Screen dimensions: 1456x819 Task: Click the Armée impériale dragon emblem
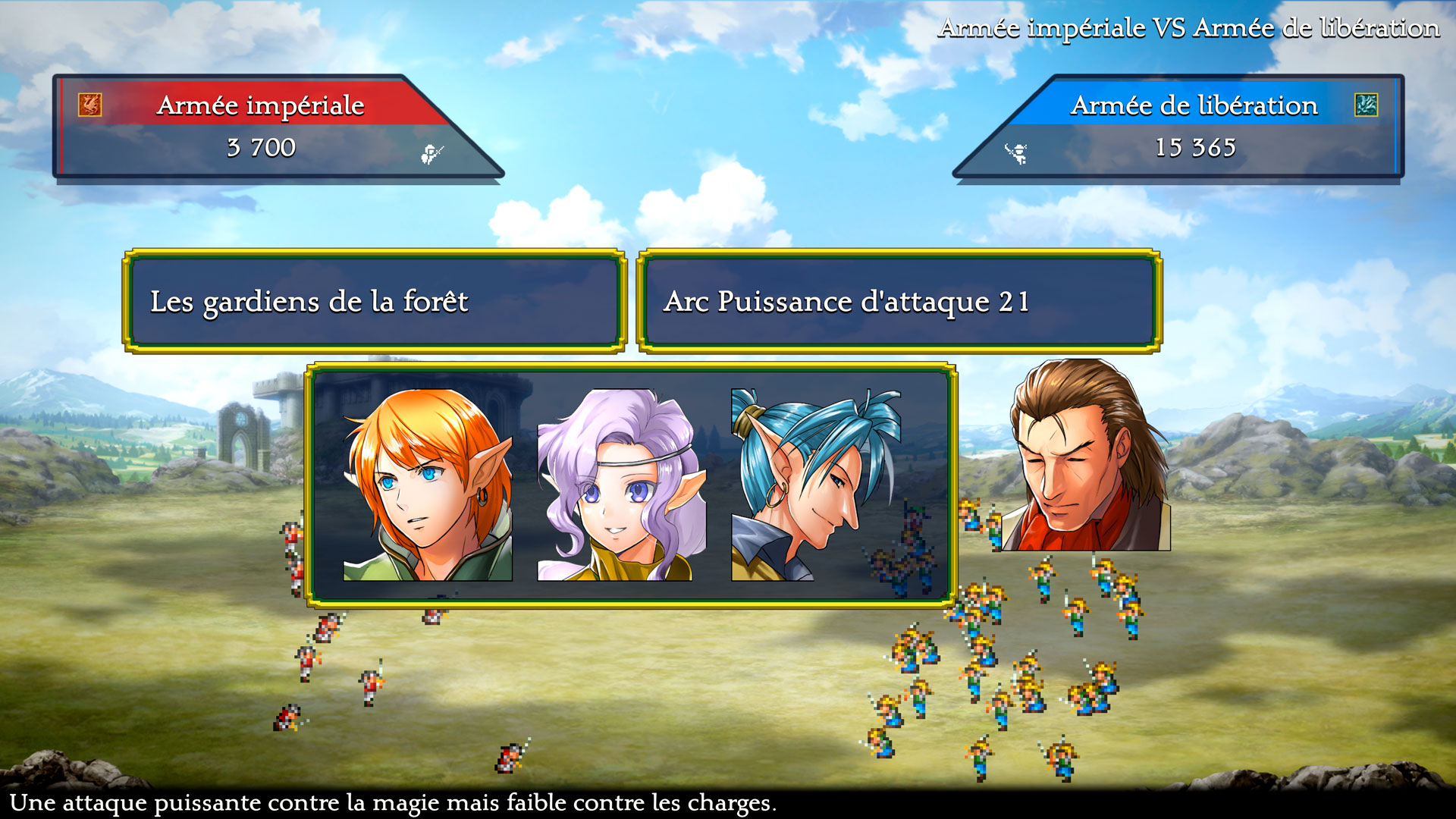click(90, 105)
